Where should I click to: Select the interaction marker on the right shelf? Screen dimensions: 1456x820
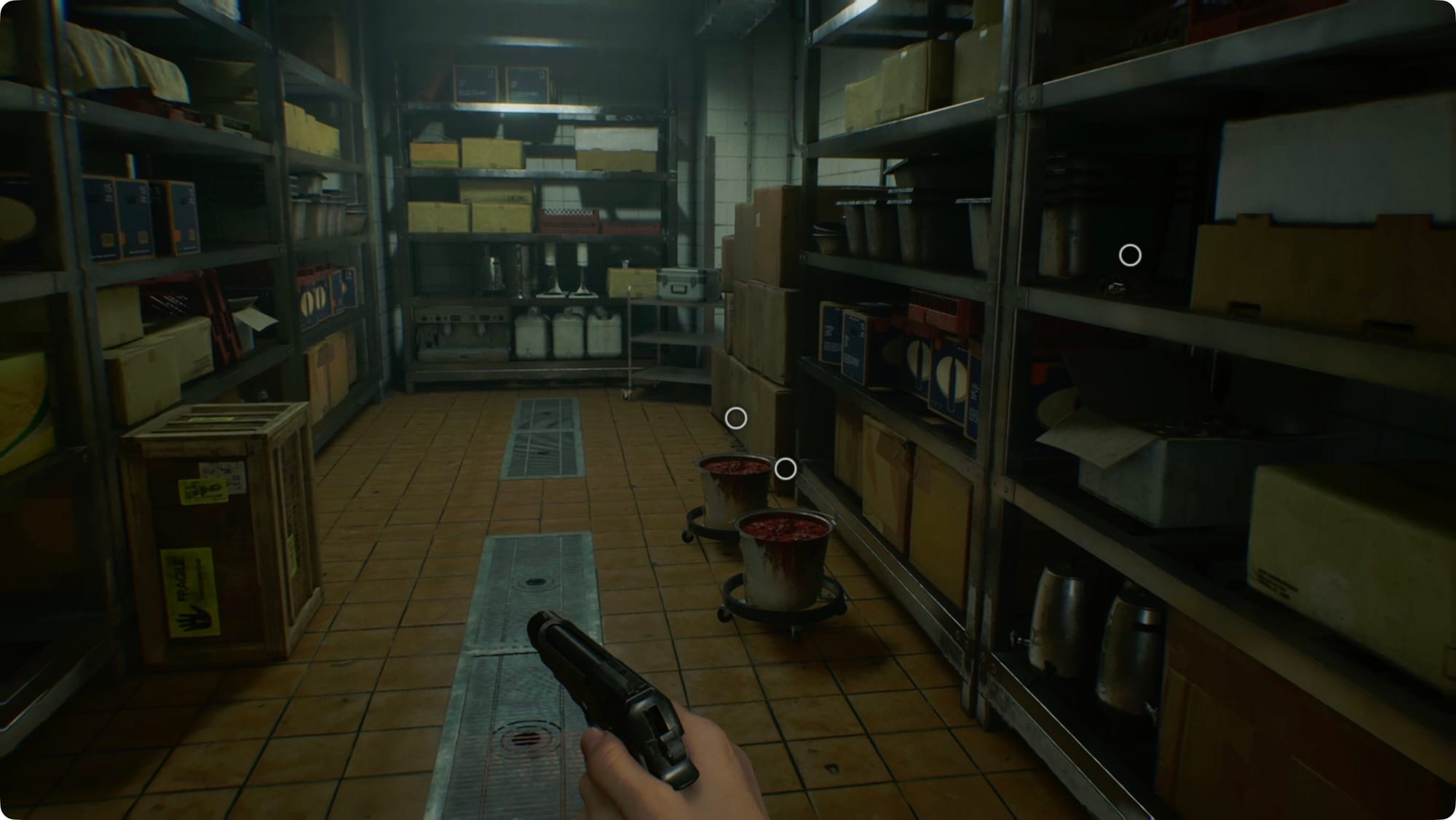click(1130, 255)
